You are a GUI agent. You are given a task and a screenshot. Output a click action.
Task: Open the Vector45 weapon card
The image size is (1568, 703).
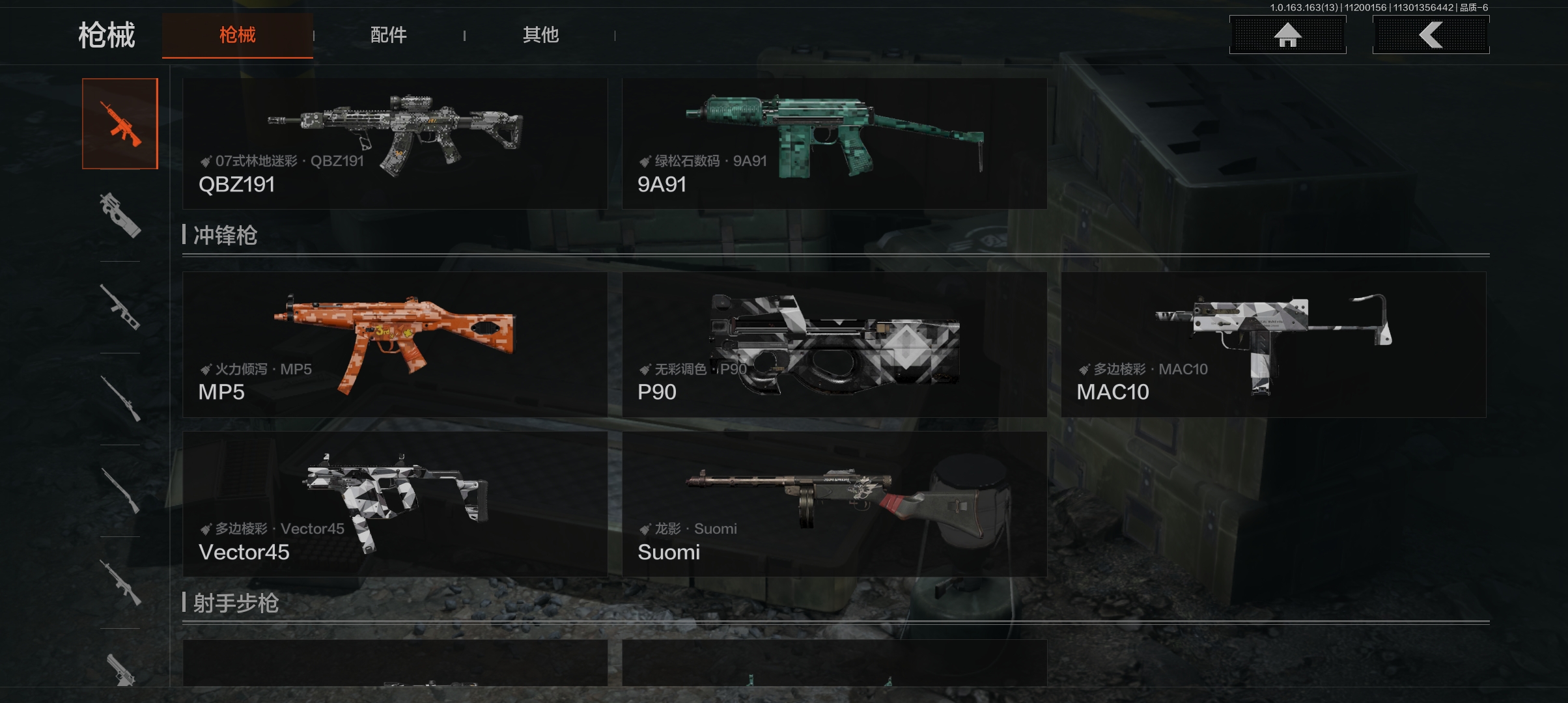[x=395, y=504]
